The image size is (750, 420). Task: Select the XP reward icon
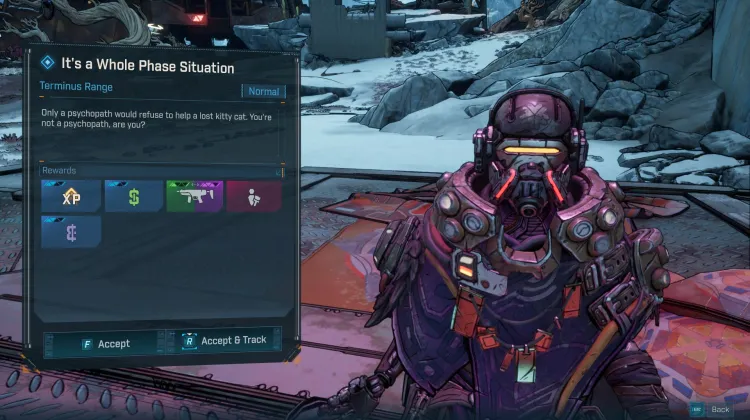click(x=71, y=196)
